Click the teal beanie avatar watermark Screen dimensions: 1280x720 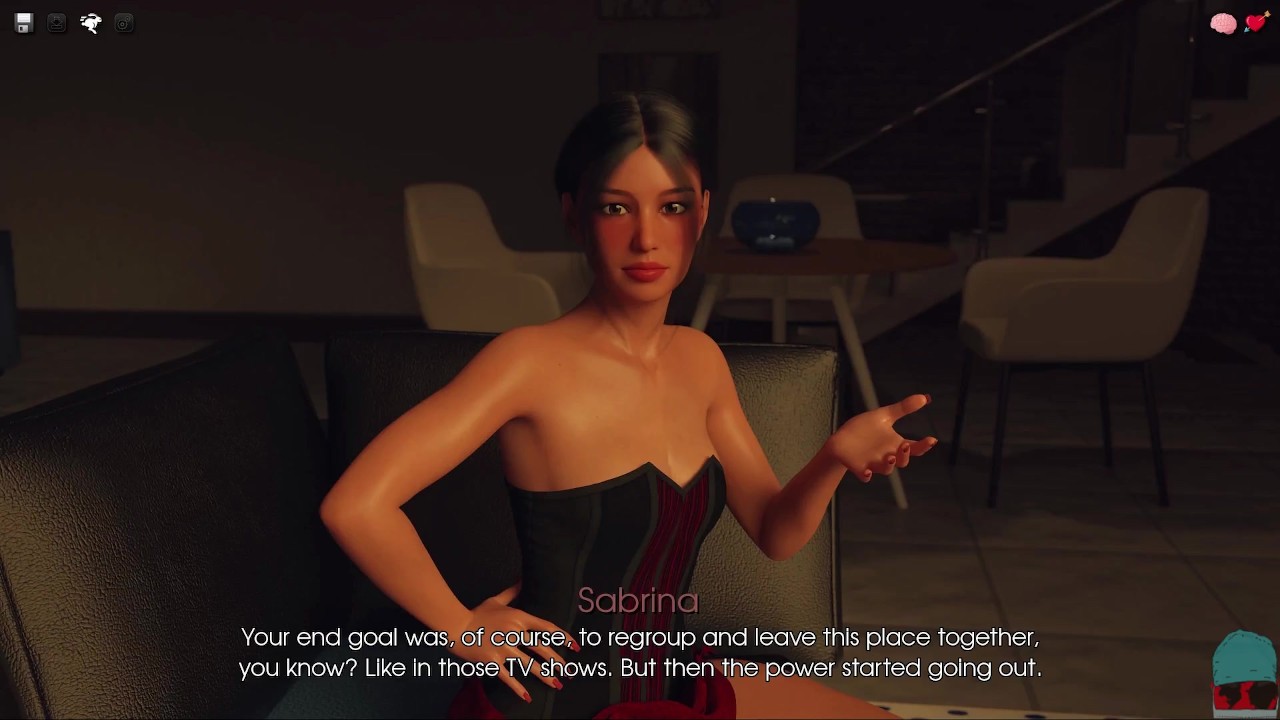1244,672
